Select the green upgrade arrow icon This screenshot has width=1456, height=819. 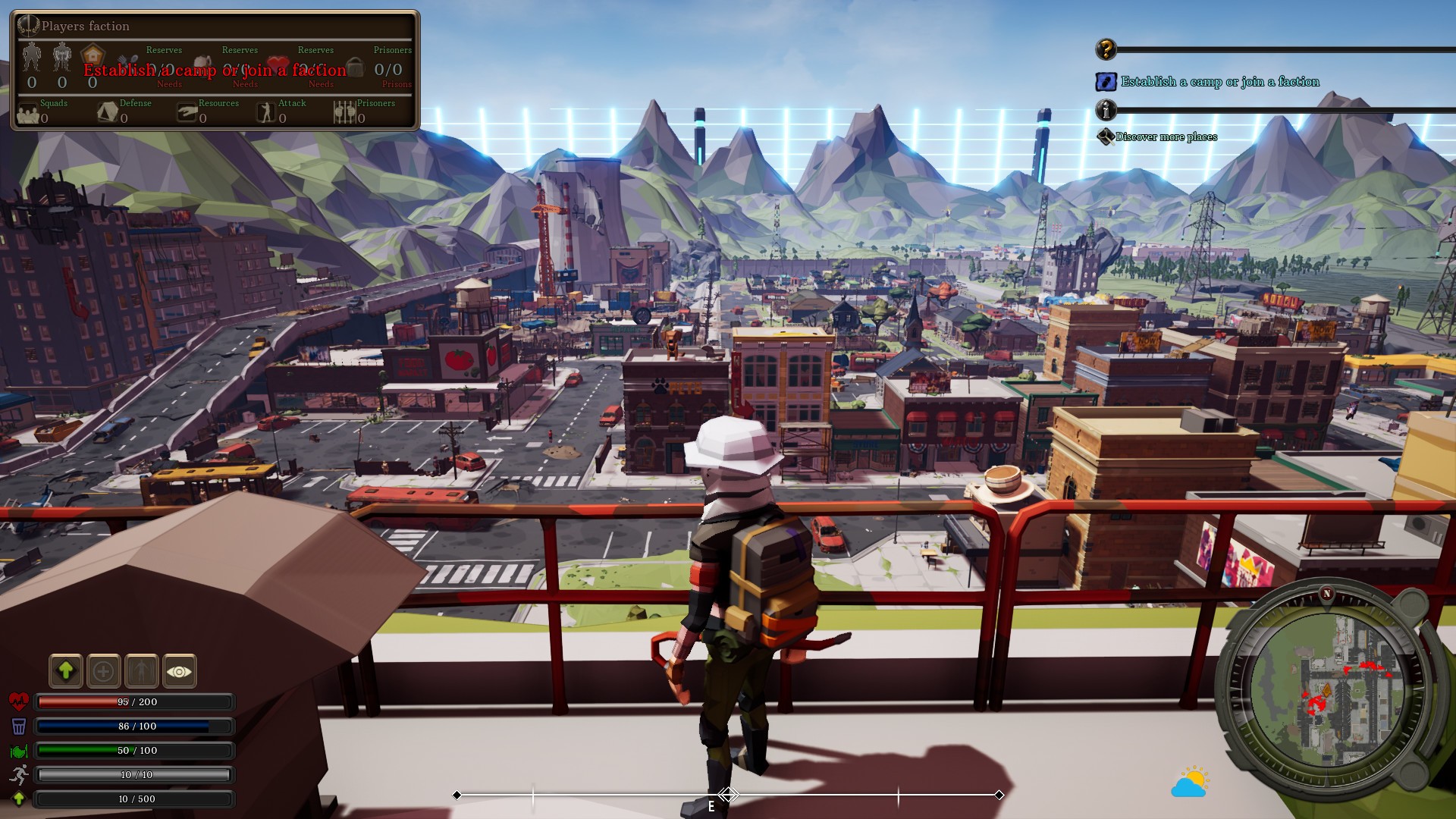66,670
